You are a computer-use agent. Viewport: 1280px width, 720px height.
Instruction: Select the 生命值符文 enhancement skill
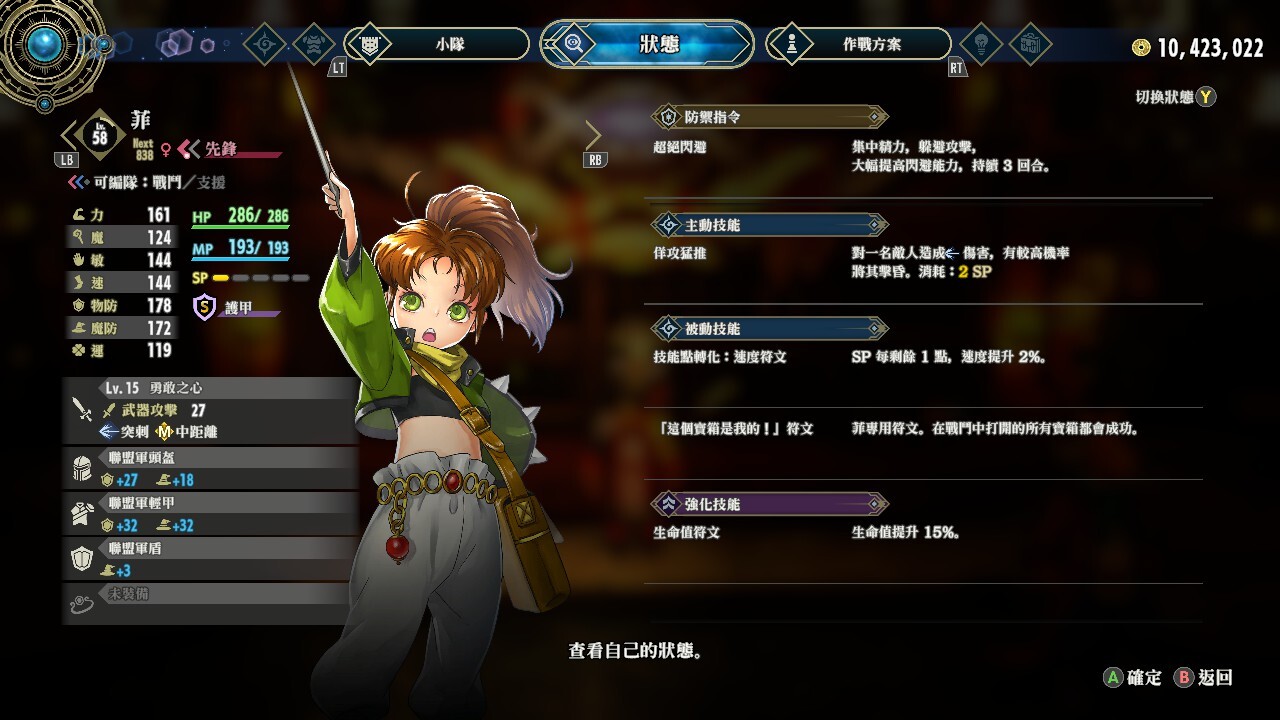click(x=686, y=533)
